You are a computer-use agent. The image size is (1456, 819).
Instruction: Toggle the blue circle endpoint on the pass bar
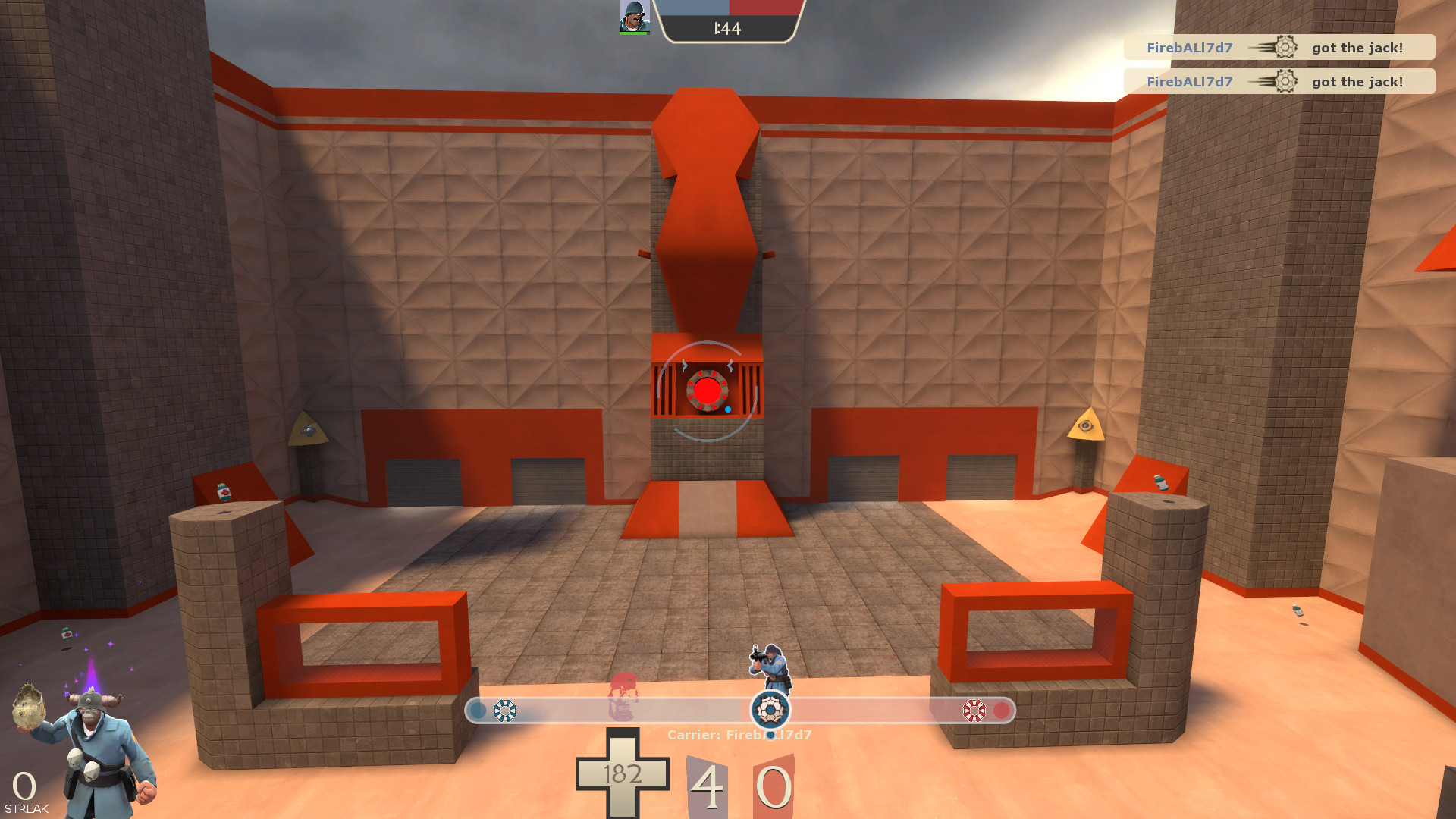click(x=478, y=711)
